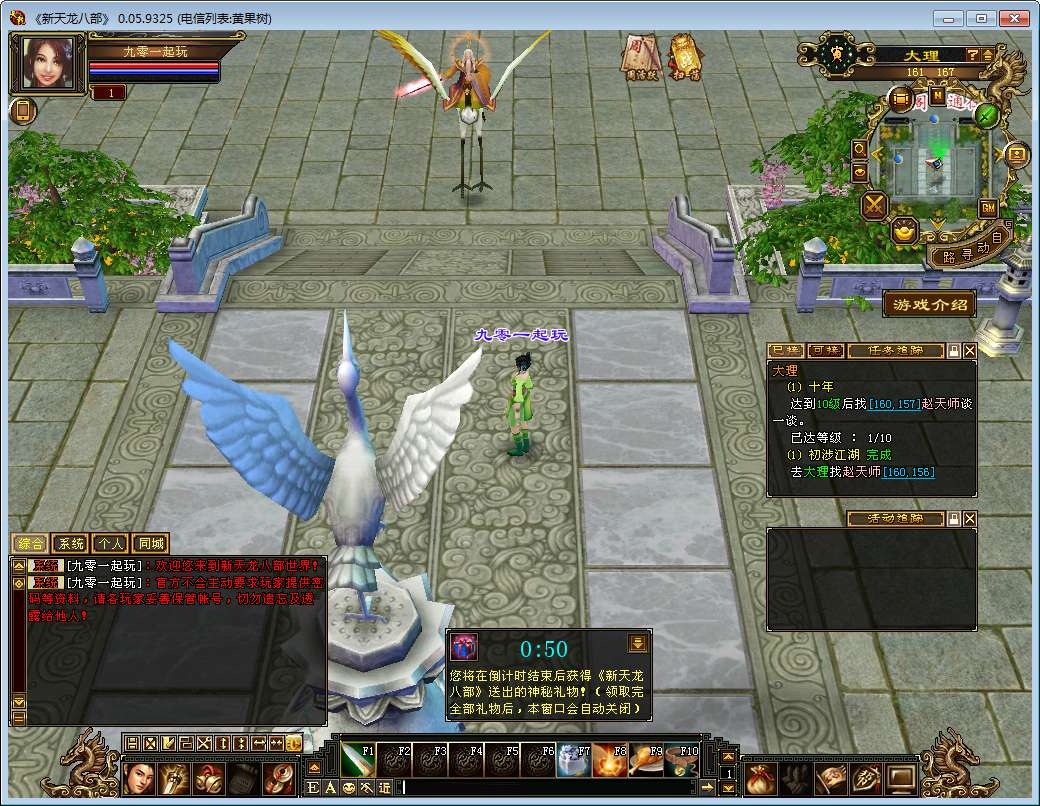Viewport: 1040px width, 806px height.
Task: Switch to the 个人 chat tab
Action: tap(111, 544)
